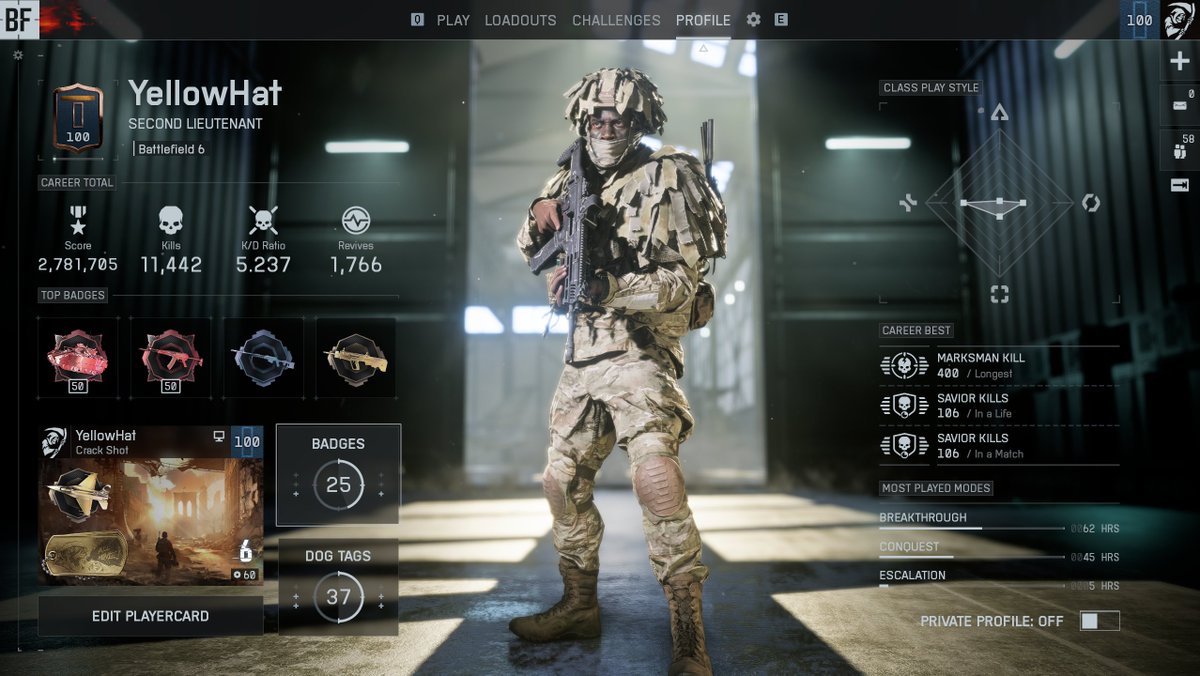The height and width of the screenshot is (676, 1200).
Task: Click the YellowHat playercard thumbnail
Action: point(150,505)
